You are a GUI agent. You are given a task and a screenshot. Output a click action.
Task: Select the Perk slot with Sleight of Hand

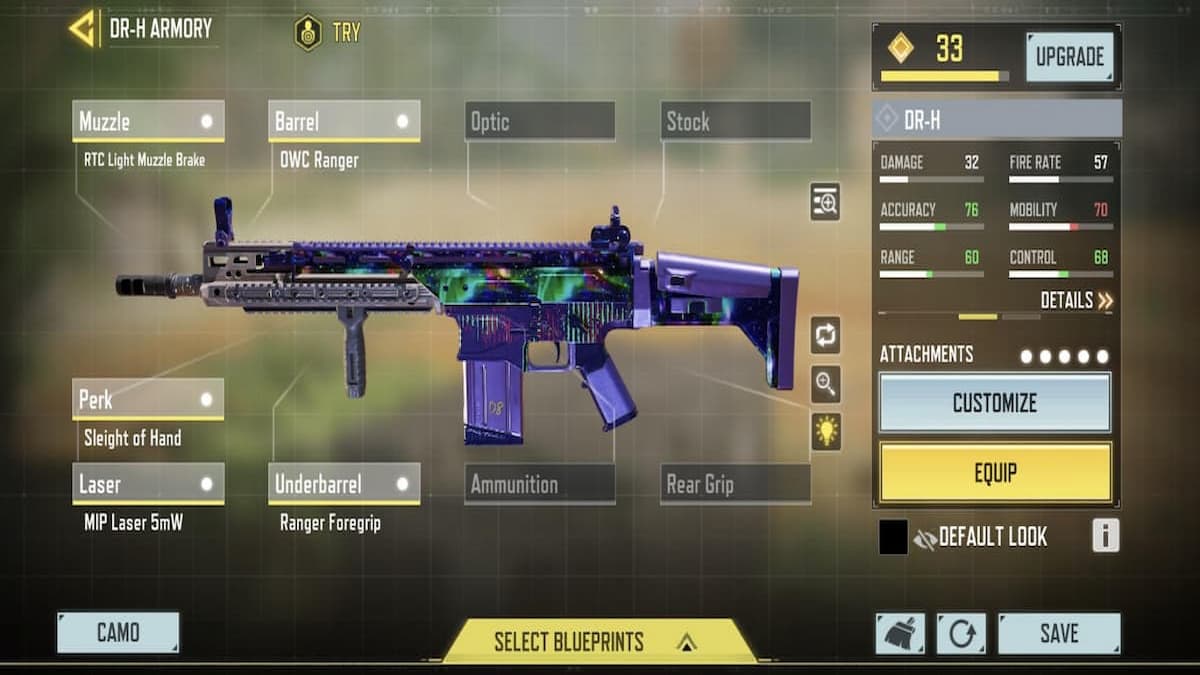point(148,400)
